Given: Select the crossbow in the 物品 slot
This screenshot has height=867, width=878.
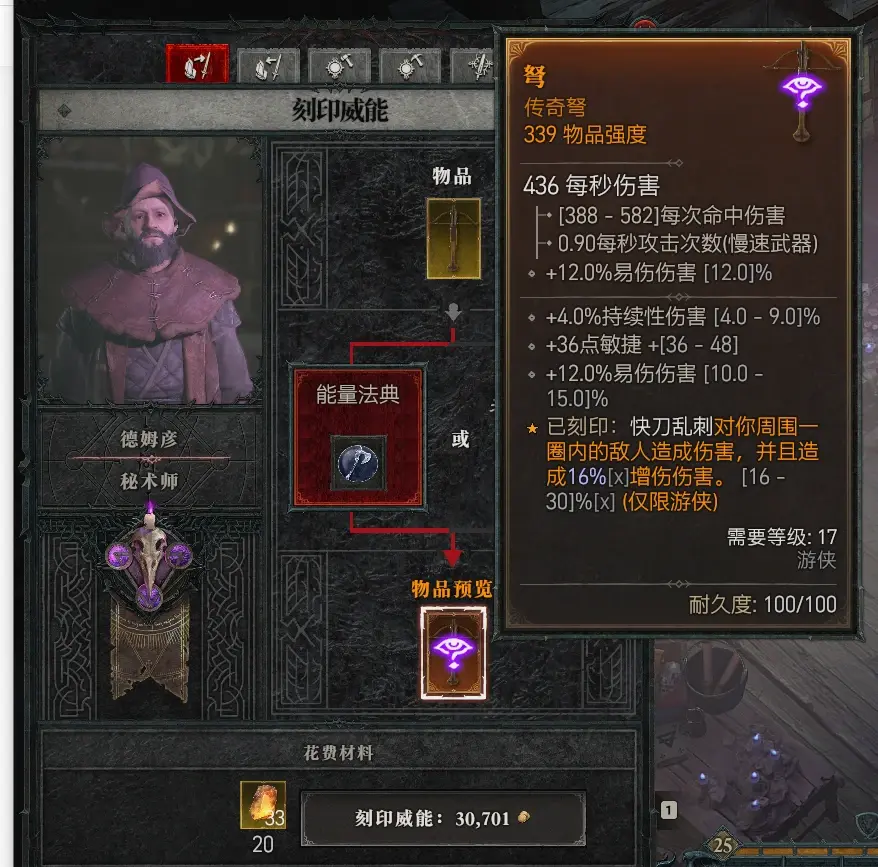Looking at the screenshot, I should pyautogui.click(x=453, y=238).
